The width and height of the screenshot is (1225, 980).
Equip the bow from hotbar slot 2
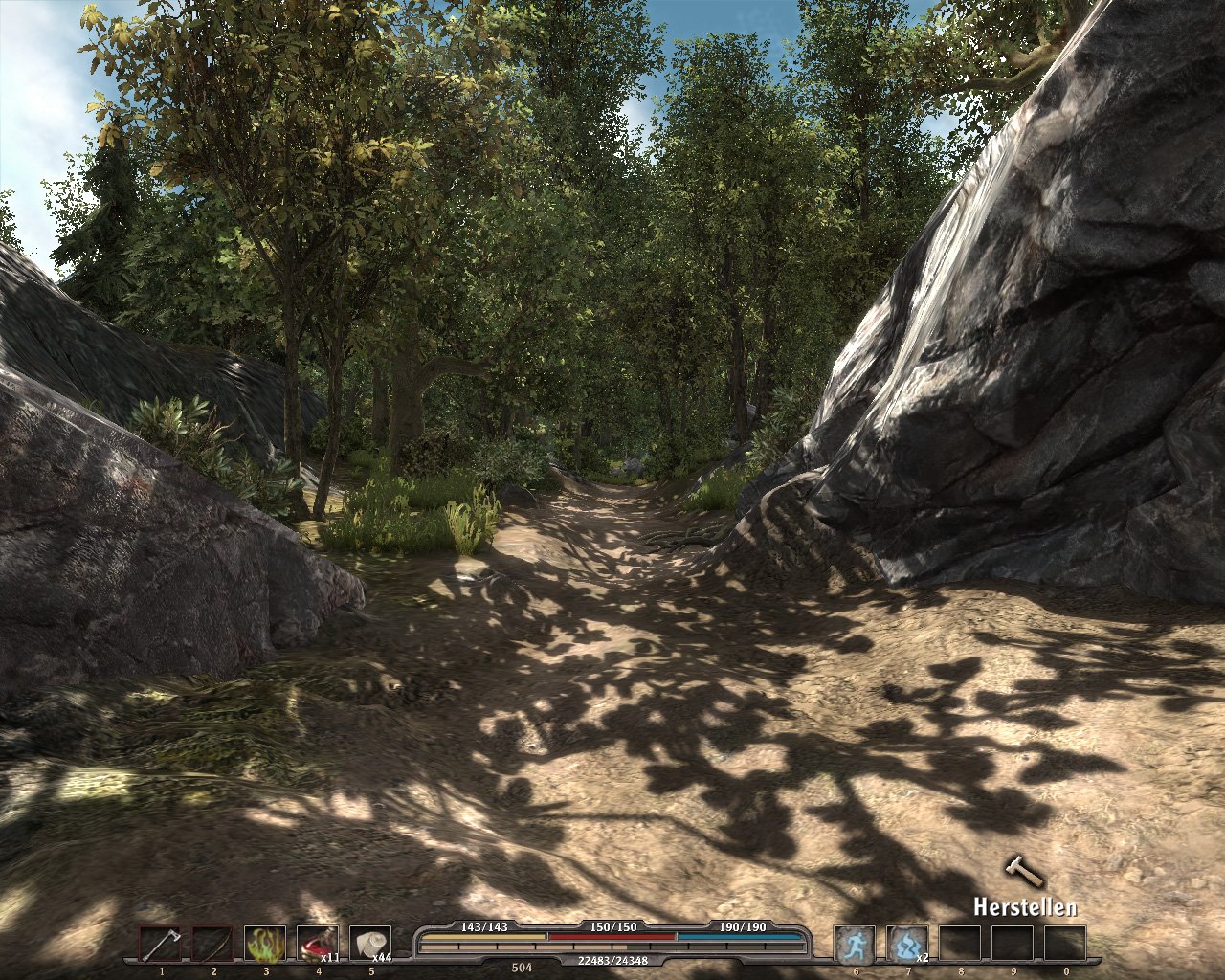coord(212,944)
